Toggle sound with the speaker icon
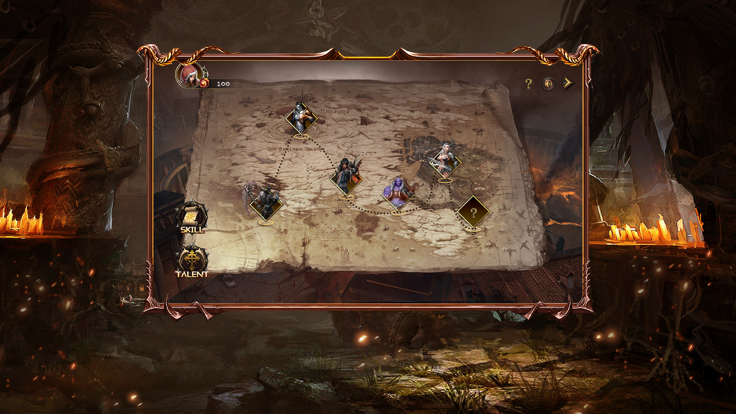736x414 pixels. point(548,84)
